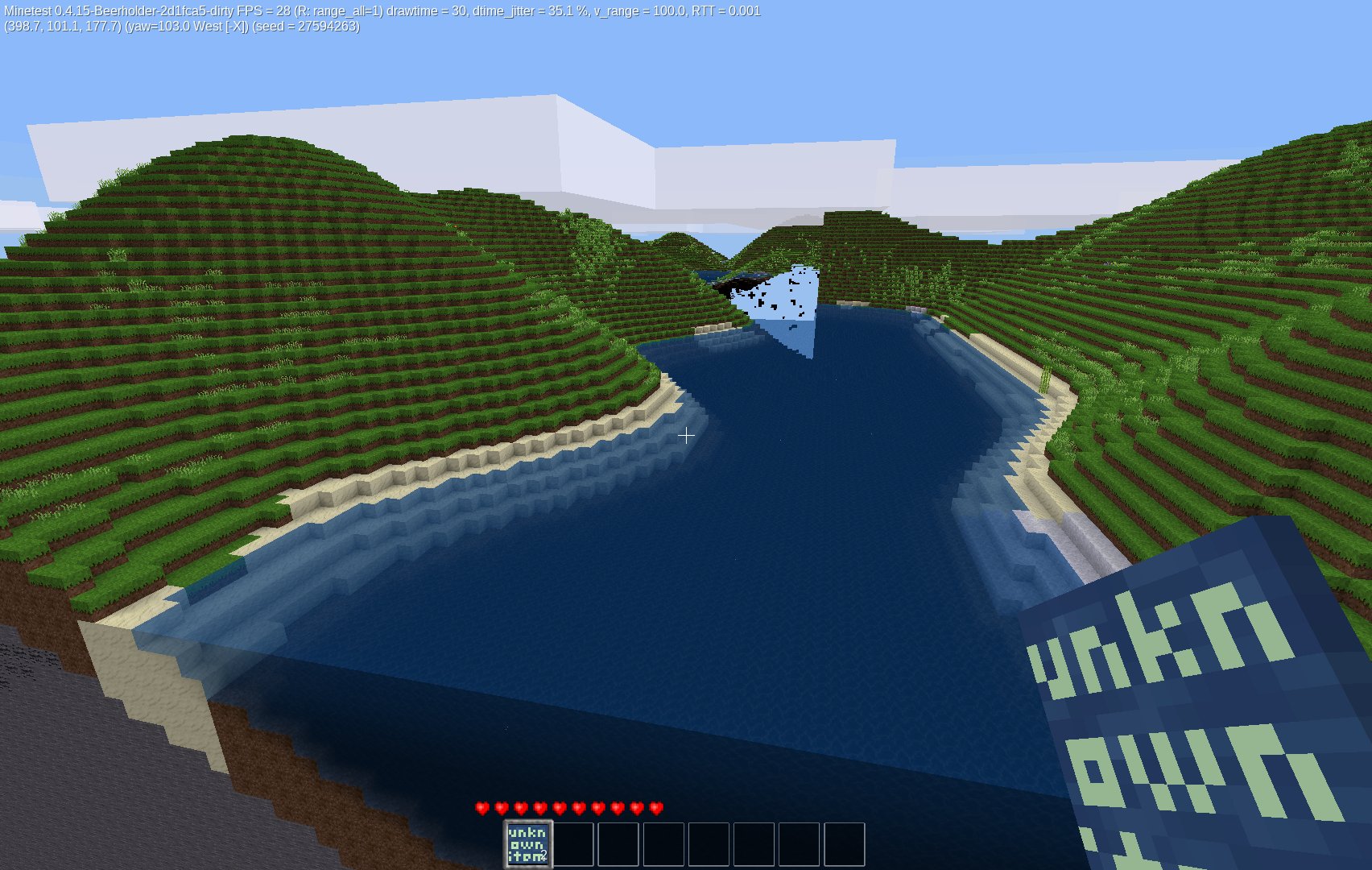Viewport: 1372px width, 870px height.
Task: Click the crosshair at screen center
Action: click(686, 437)
